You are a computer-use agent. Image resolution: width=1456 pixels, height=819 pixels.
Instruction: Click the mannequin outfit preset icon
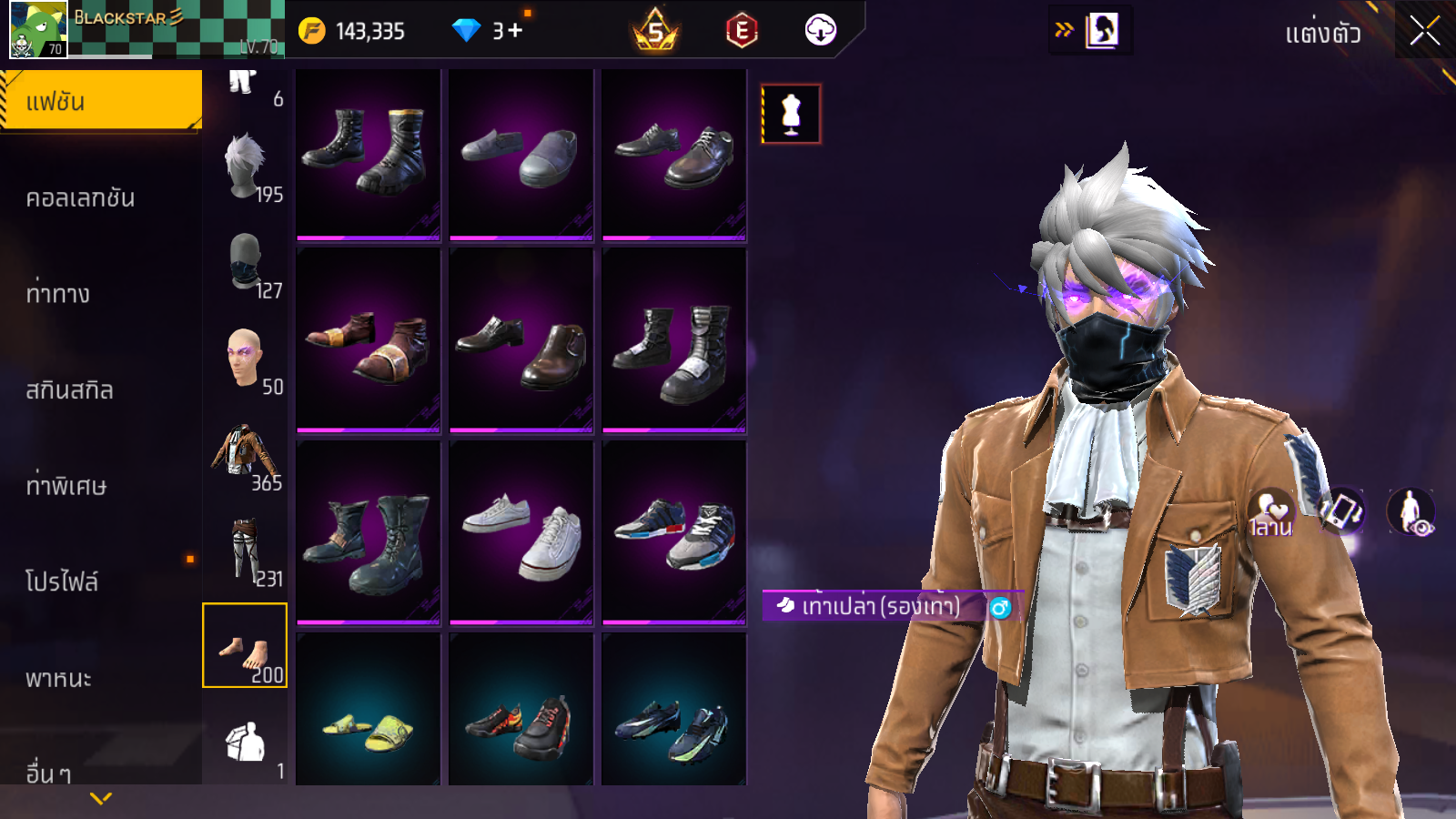pos(791,115)
